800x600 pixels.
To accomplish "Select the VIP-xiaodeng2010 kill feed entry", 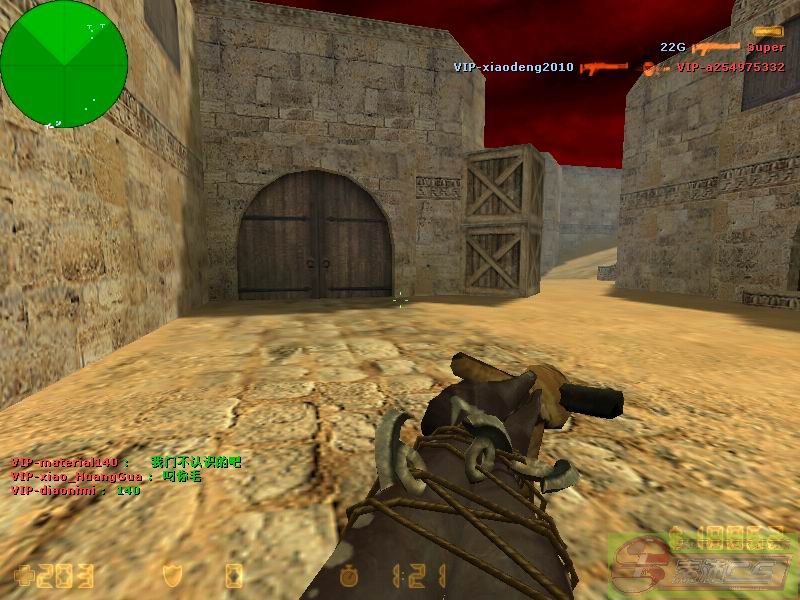I will click(618, 67).
